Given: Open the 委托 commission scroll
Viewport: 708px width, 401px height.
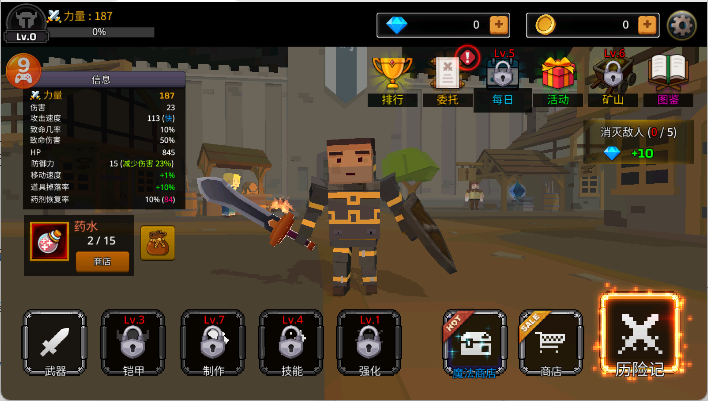Looking at the screenshot, I should 446,78.
